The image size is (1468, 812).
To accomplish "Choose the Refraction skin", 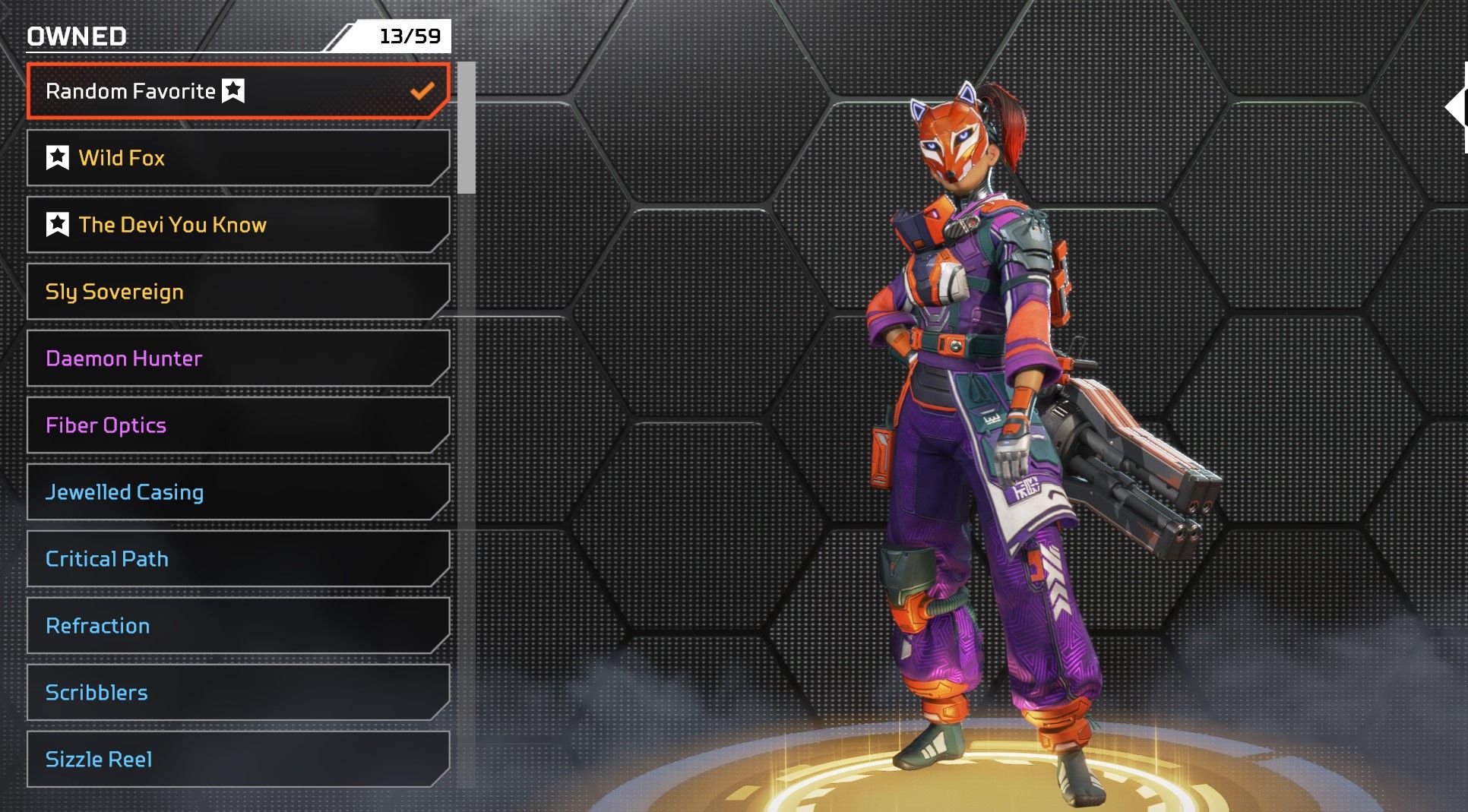I will (237, 626).
